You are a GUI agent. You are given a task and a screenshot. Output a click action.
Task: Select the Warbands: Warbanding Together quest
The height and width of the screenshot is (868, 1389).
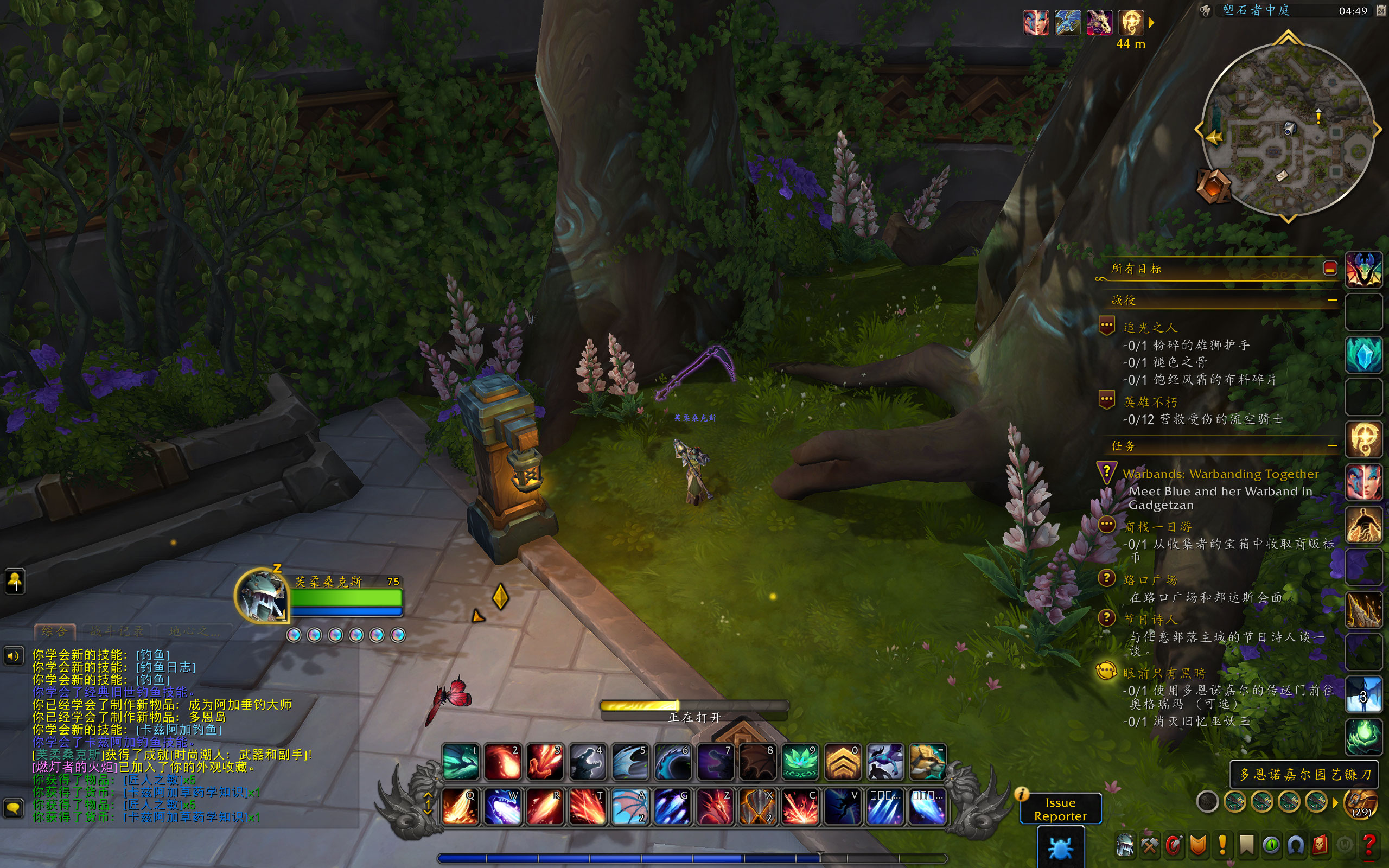[1220, 474]
